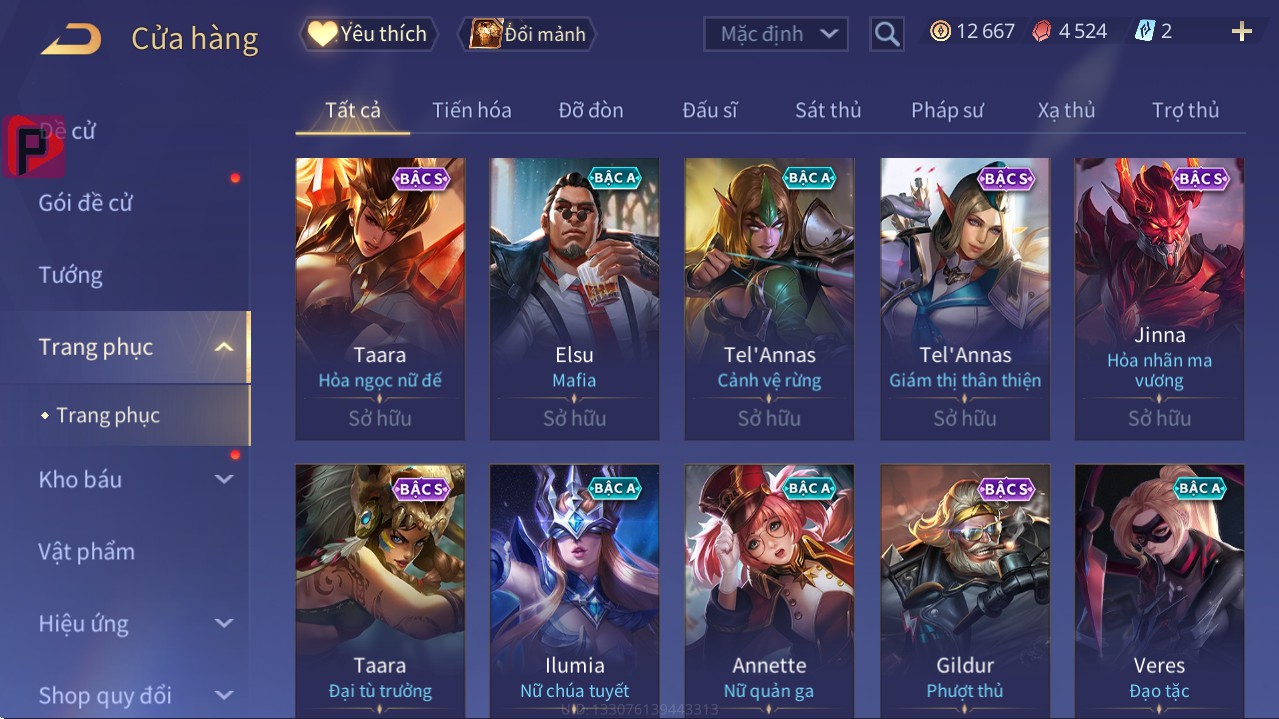Add currency with the plus button
The image size is (1279, 719).
click(1241, 32)
